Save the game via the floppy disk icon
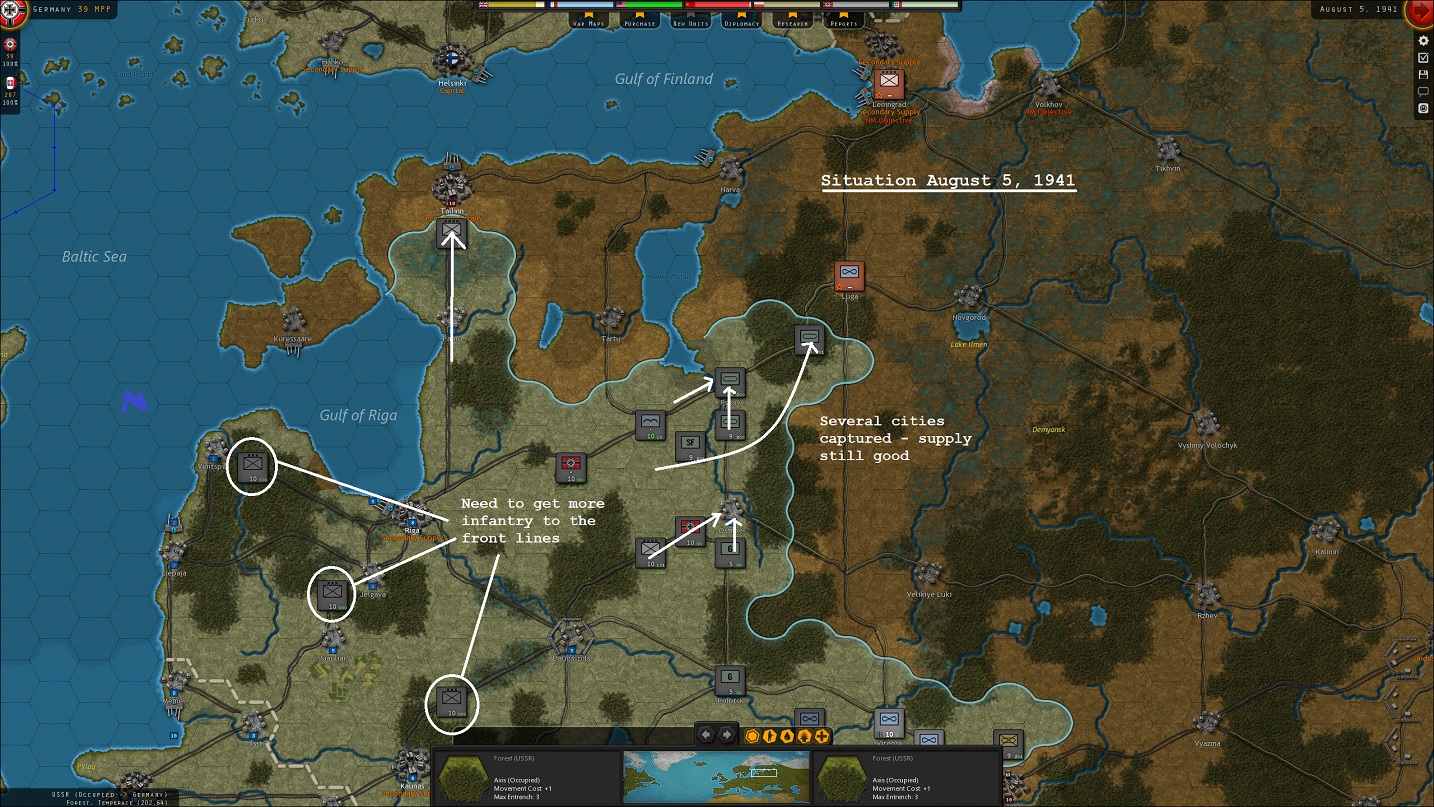The height and width of the screenshot is (807, 1434). 1423,75
